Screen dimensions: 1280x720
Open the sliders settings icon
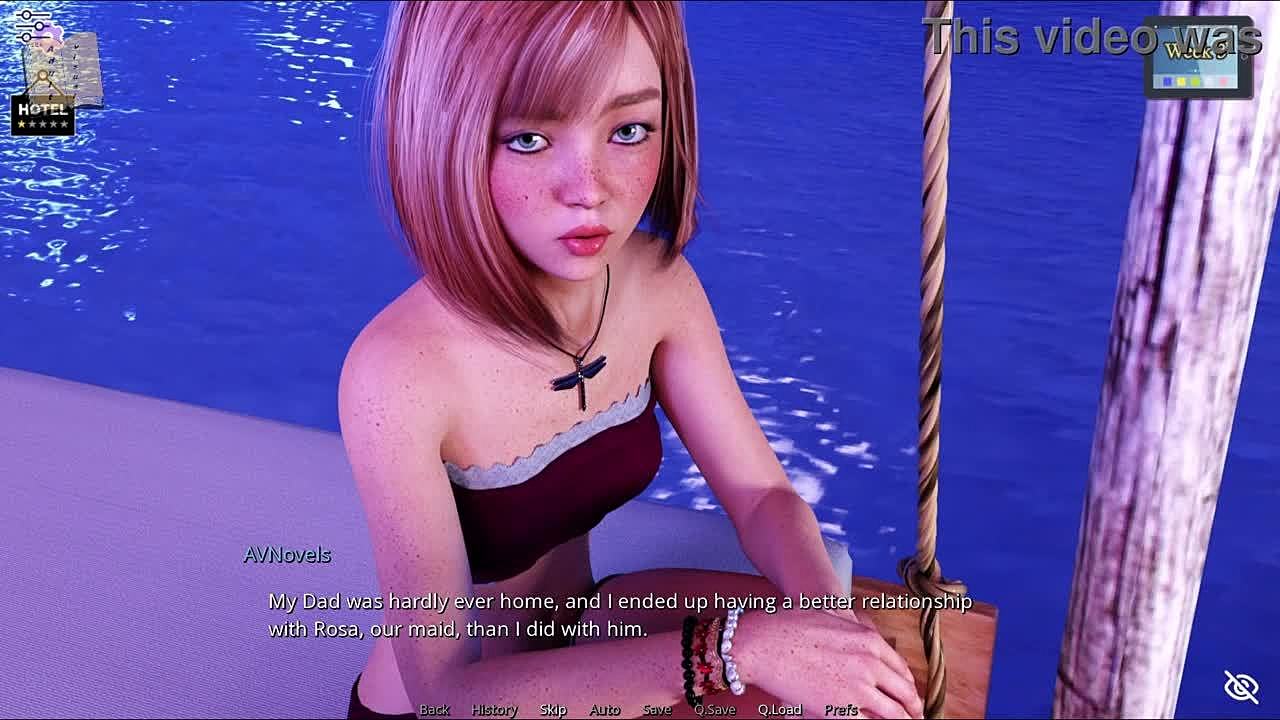pyautogui.click(x=32, y=24)
